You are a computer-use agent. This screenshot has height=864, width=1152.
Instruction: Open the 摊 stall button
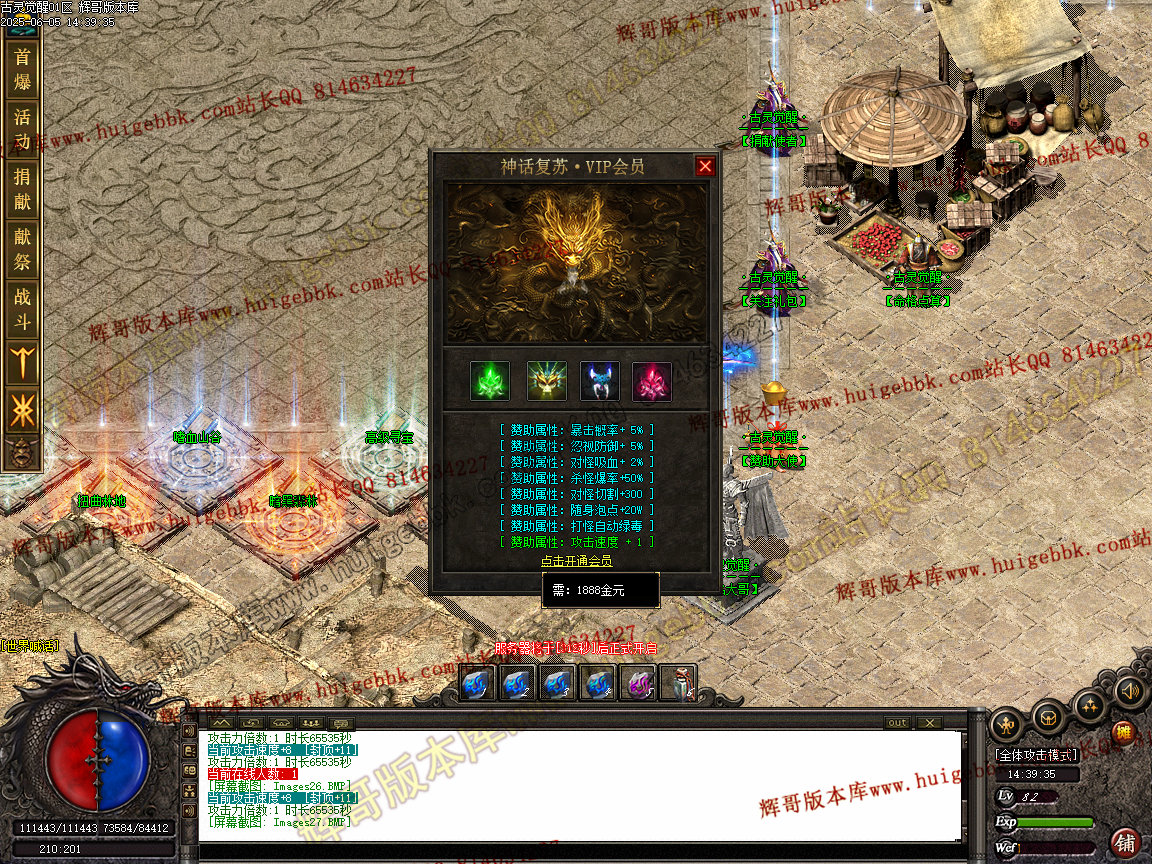[x=1122, y=732]
